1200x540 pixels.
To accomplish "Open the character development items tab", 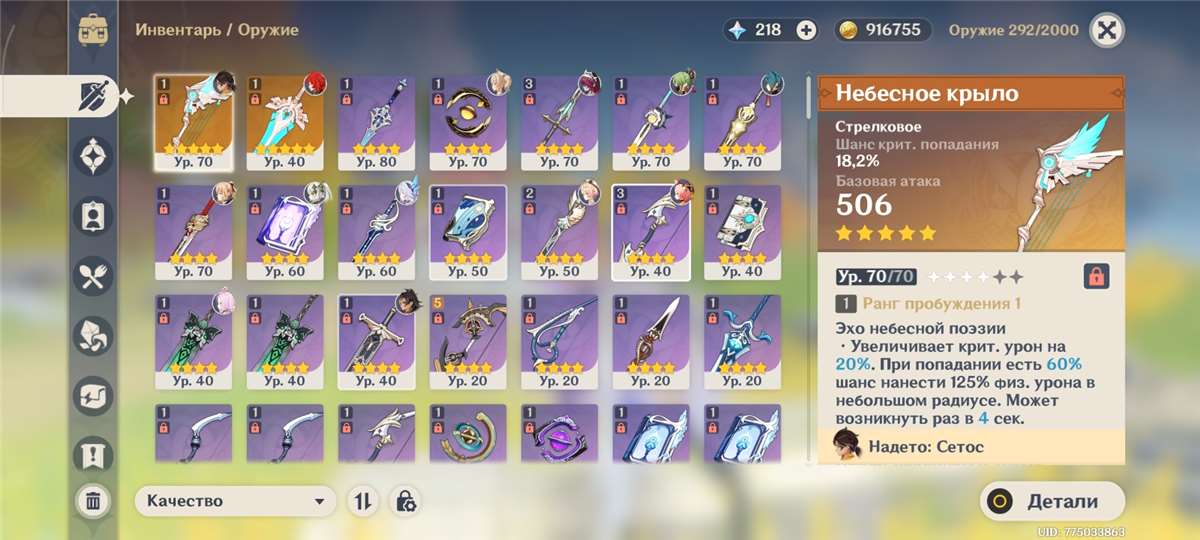I will pyautogui.click(x=93, y=215).
